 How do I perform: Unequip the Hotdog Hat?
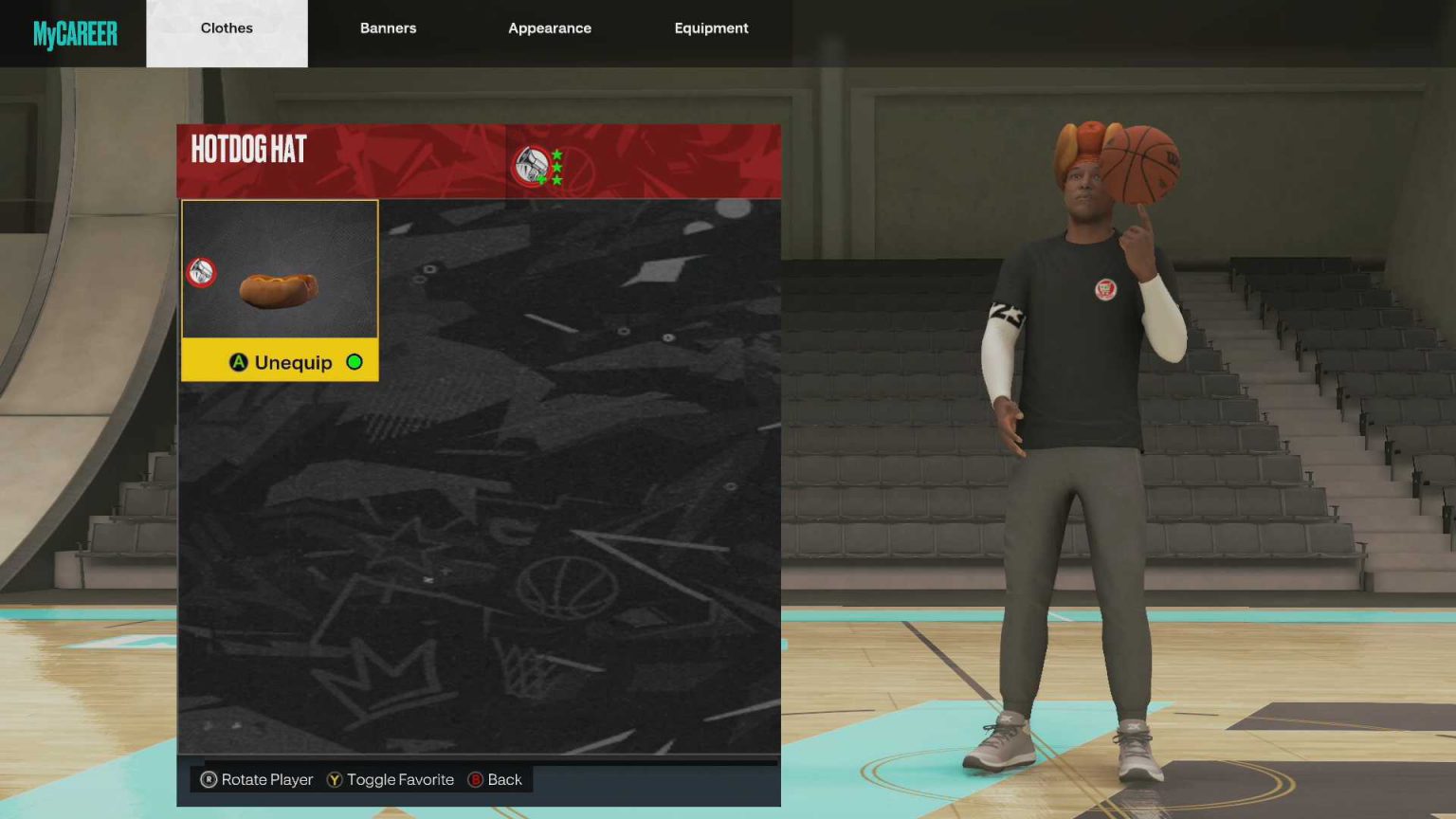[290, 362]
